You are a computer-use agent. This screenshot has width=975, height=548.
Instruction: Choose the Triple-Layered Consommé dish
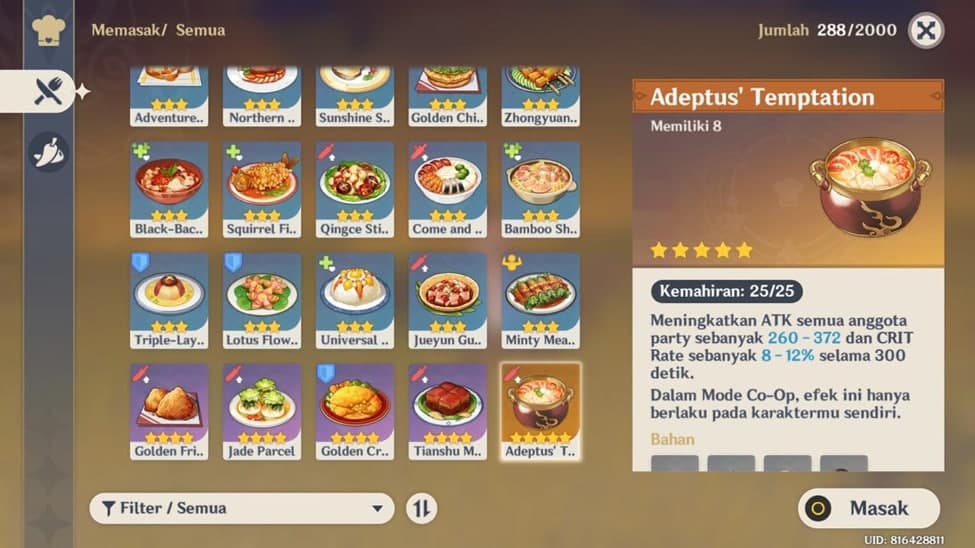(169, 299)
